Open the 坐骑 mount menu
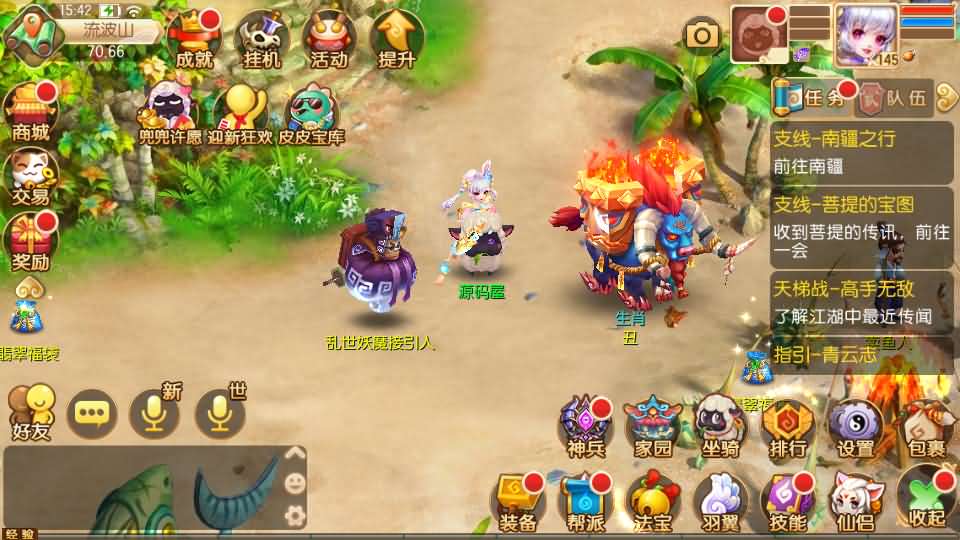The height and width of the screenshot is (540, 960). click(x=720, y=427)
